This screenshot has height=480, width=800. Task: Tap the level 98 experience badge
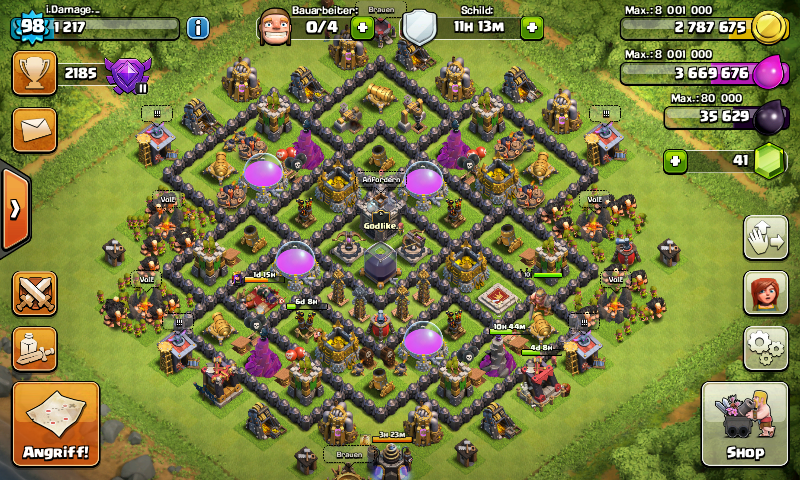click(32, 24)
